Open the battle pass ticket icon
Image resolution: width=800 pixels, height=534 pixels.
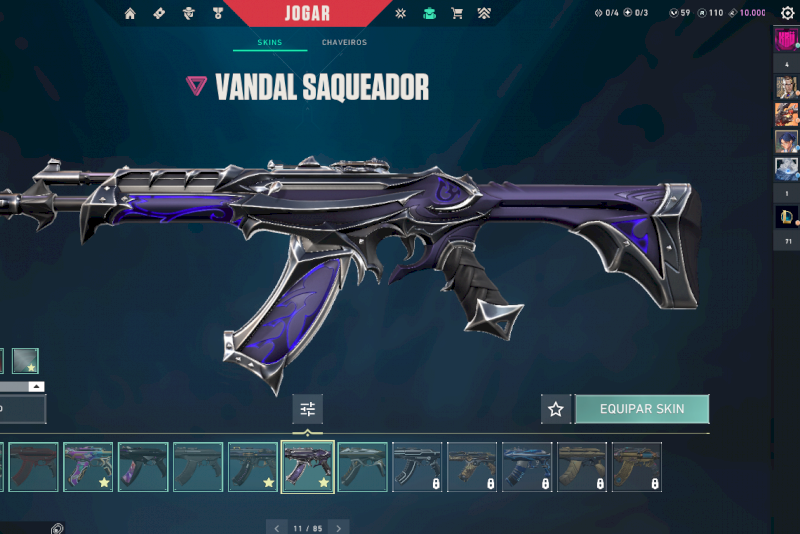coord(159,14)
